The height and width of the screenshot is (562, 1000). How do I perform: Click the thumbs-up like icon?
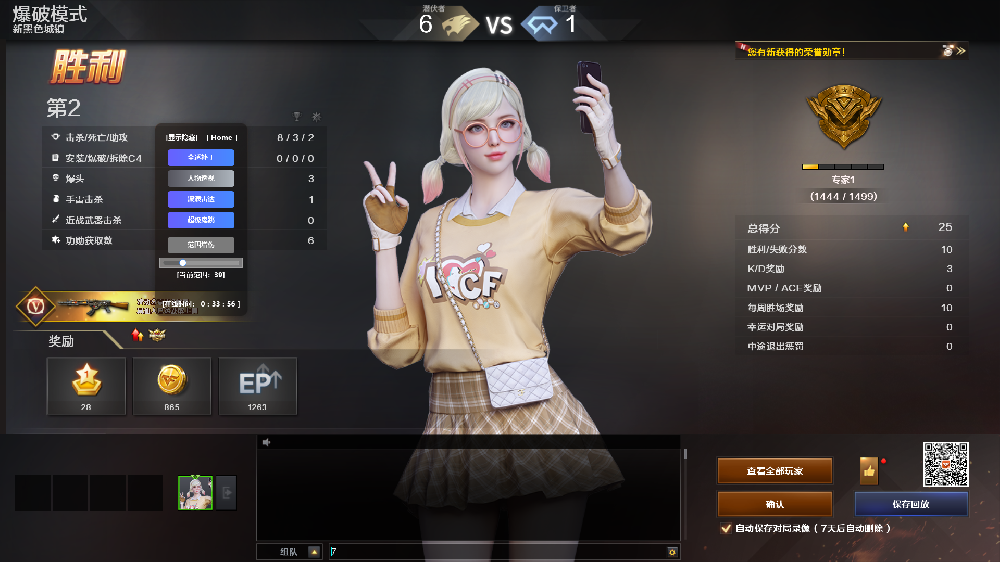[x=868, y=470]
